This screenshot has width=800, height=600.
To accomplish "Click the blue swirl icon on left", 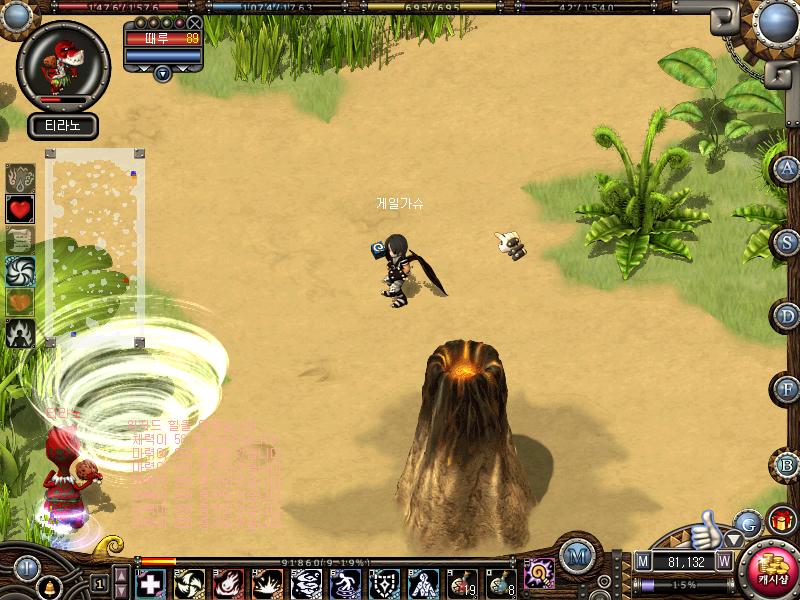I will point(20,271).
